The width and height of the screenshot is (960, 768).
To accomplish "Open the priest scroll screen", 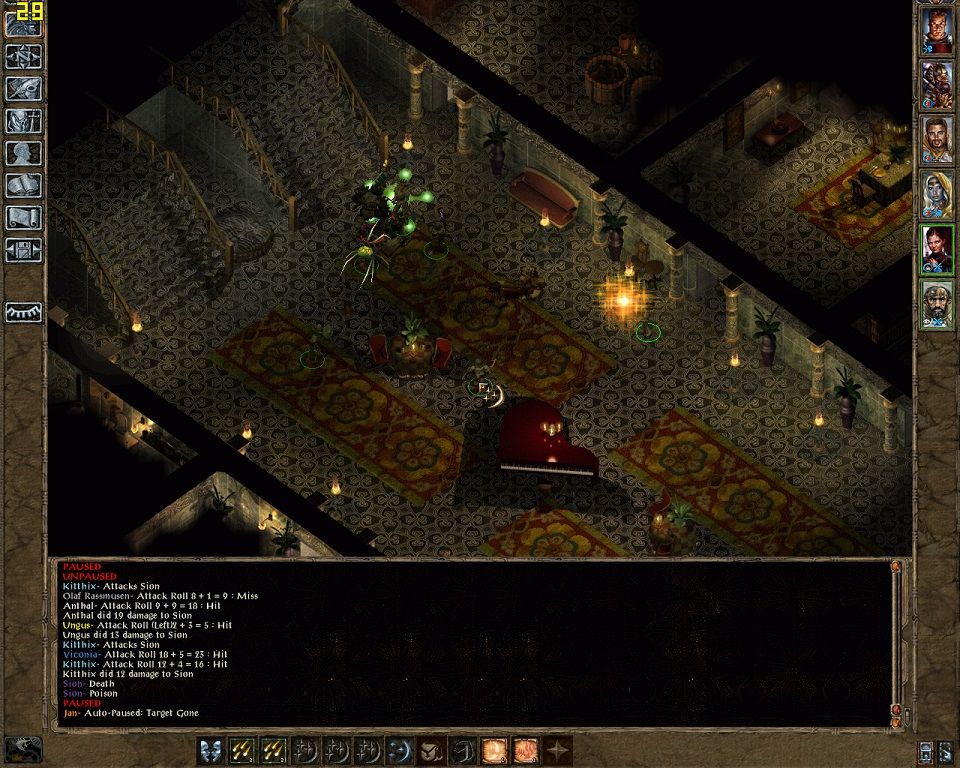I will coord(23,217).
